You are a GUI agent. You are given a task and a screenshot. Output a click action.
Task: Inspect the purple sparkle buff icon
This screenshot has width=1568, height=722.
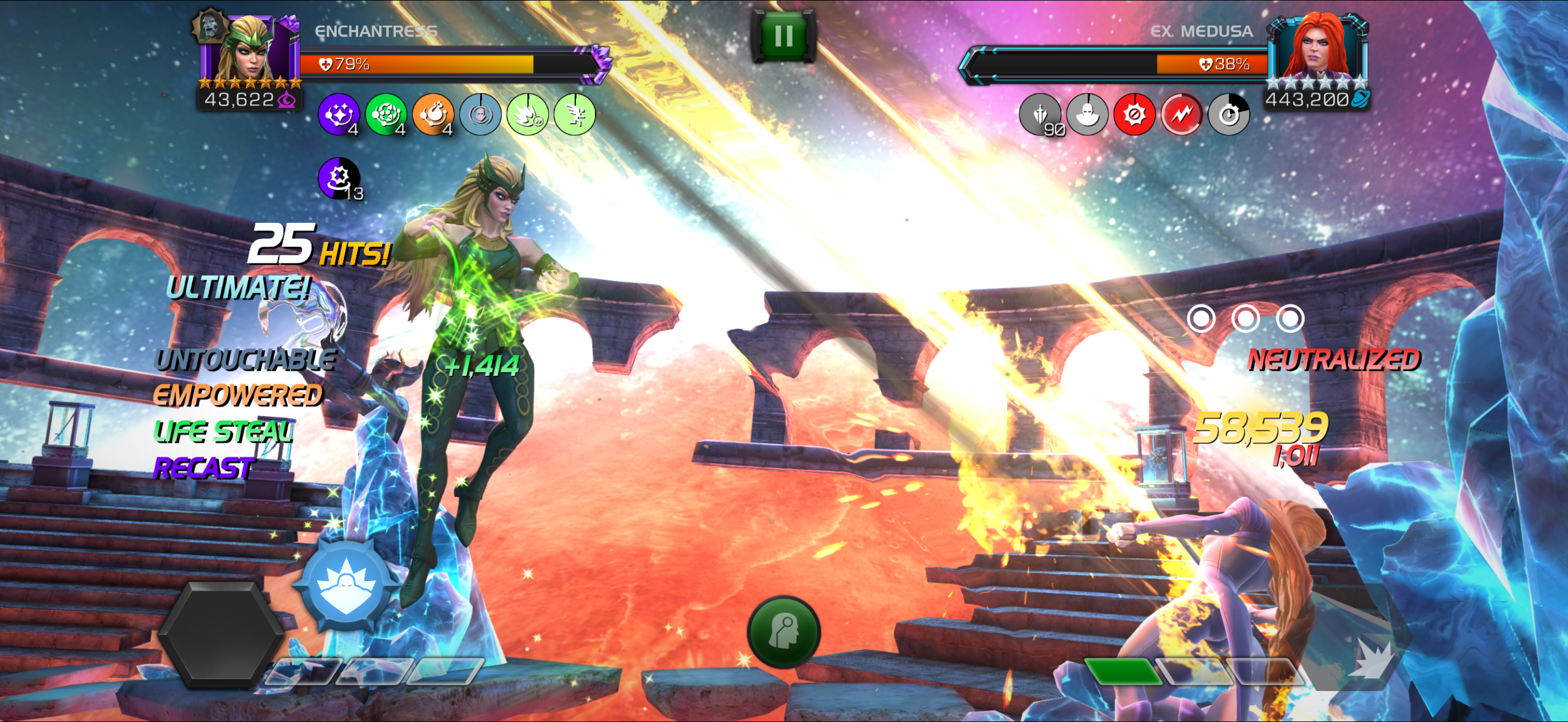(339, 114)
